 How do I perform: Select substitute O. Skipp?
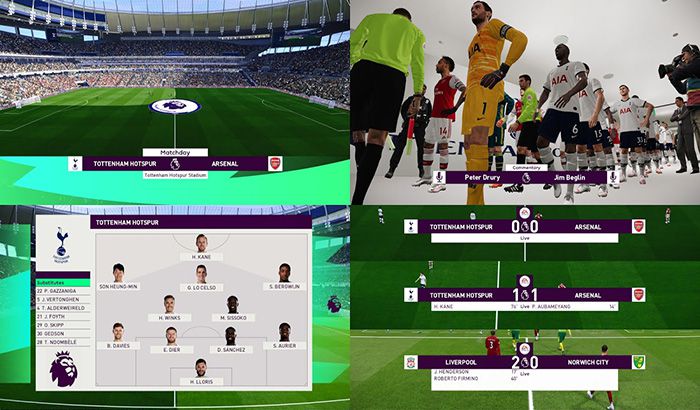tap(62, 326)
